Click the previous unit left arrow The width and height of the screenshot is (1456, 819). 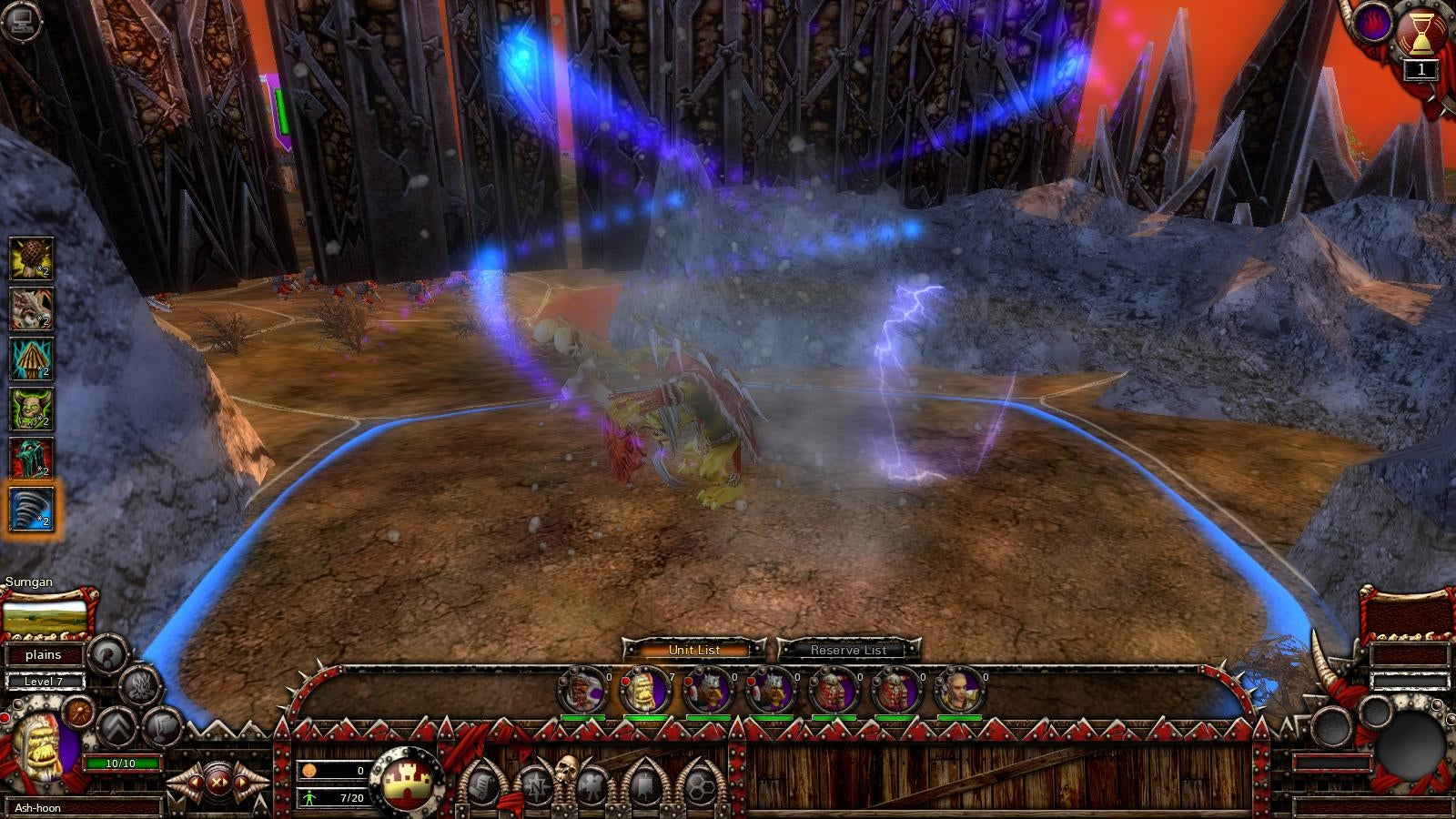click(x=194, y=782)
